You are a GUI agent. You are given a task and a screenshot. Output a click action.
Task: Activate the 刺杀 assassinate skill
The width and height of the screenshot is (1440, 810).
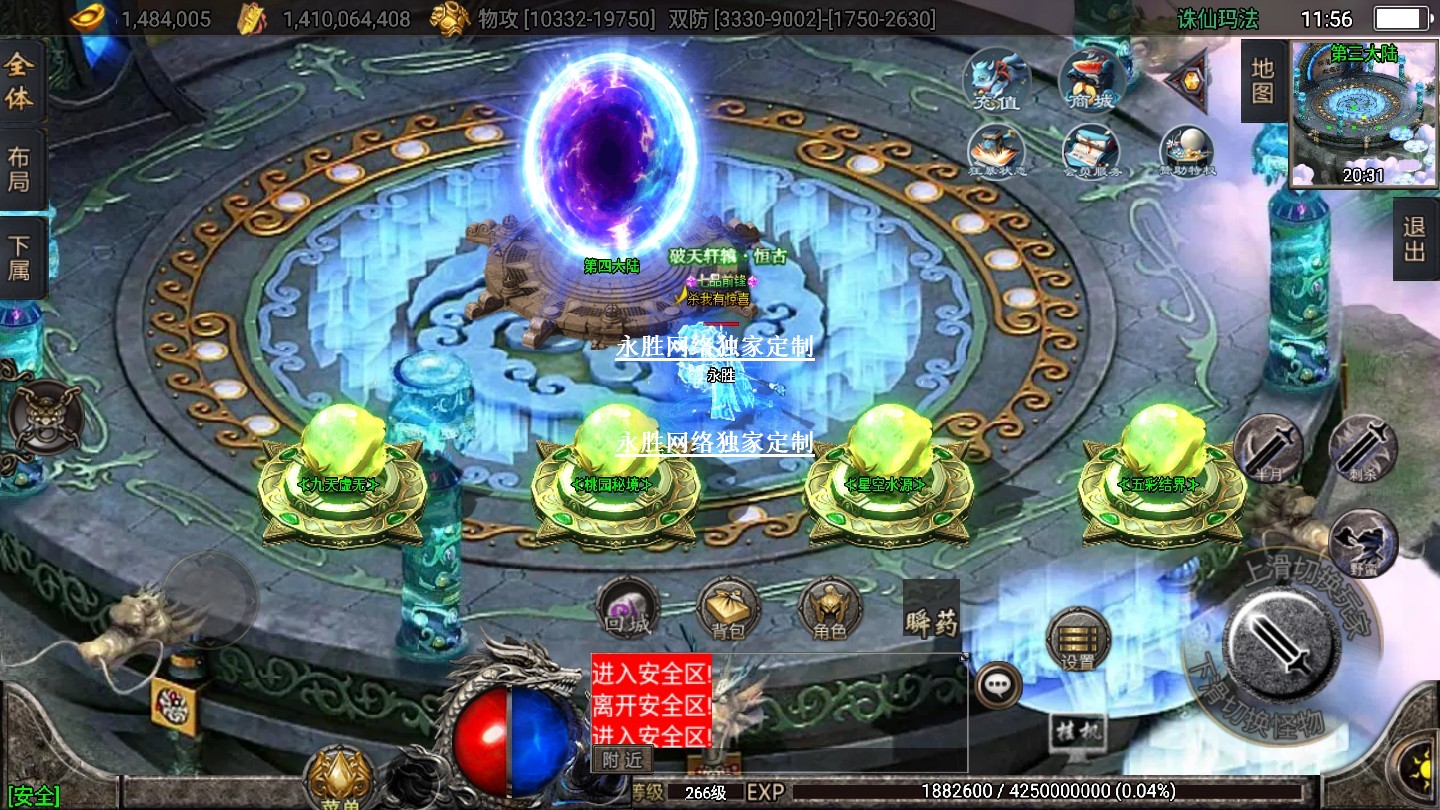1363,449
